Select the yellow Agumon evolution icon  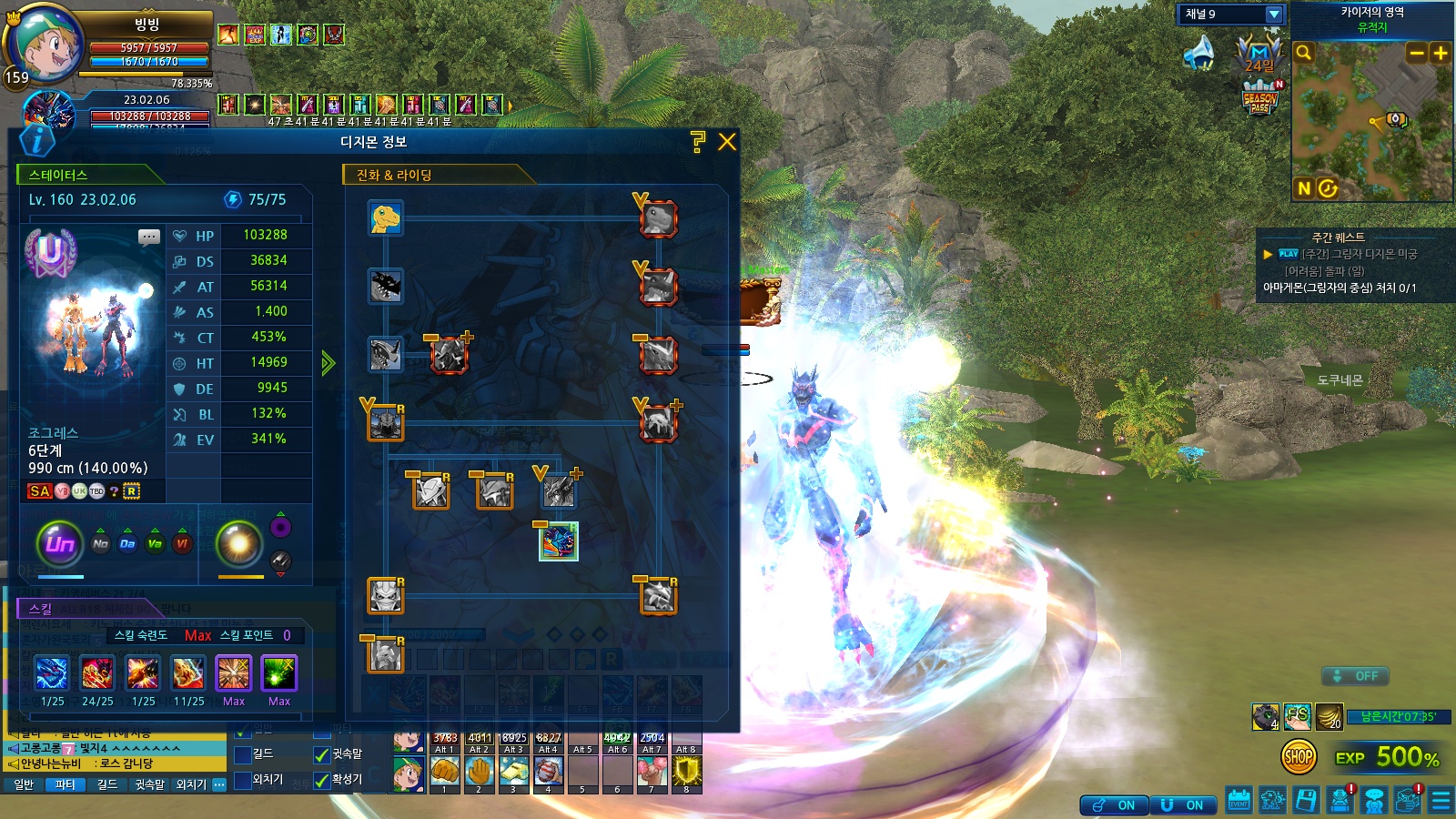click(x=386, y=218)
